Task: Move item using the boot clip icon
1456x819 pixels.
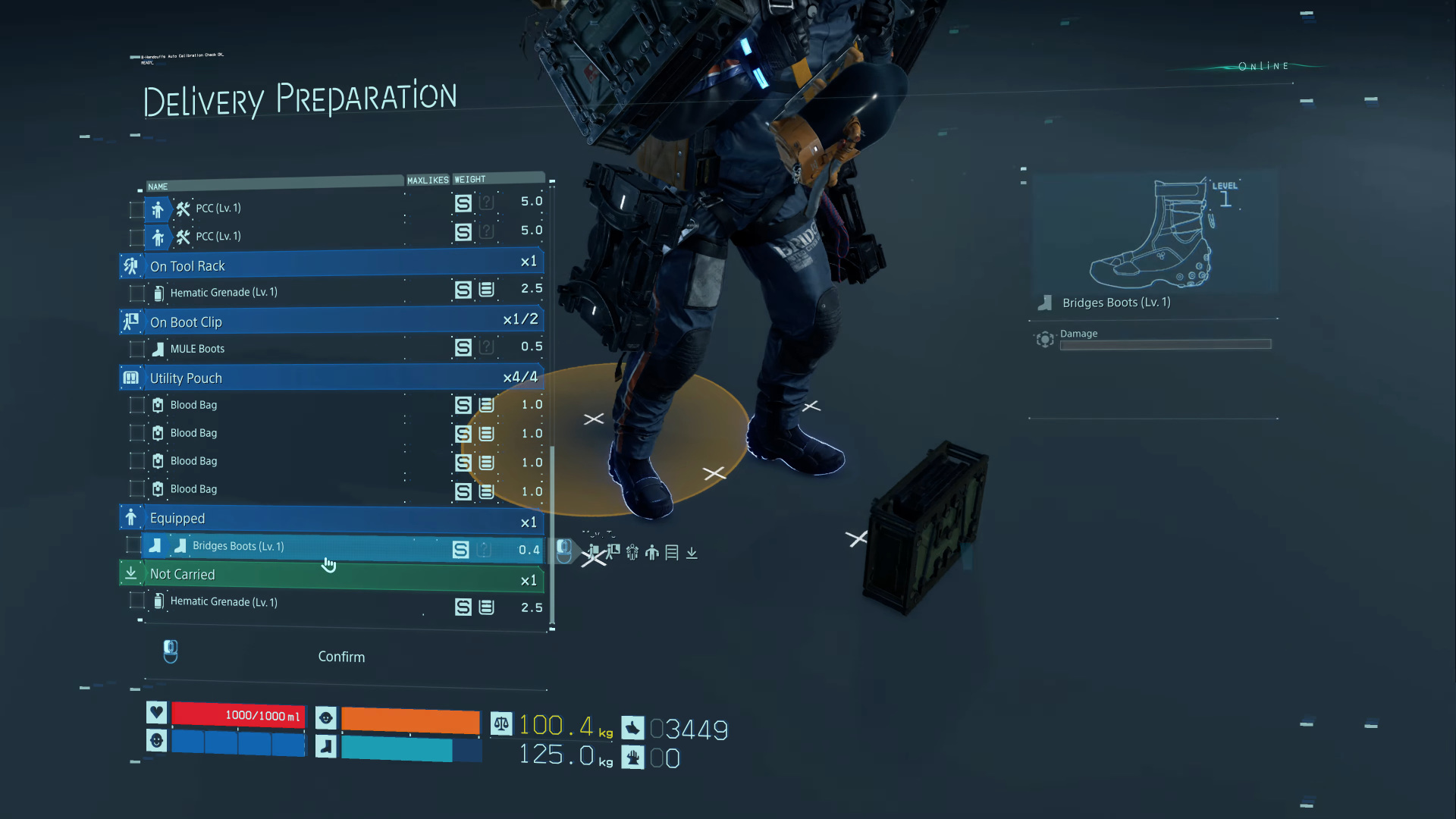Action: point(613,552)
